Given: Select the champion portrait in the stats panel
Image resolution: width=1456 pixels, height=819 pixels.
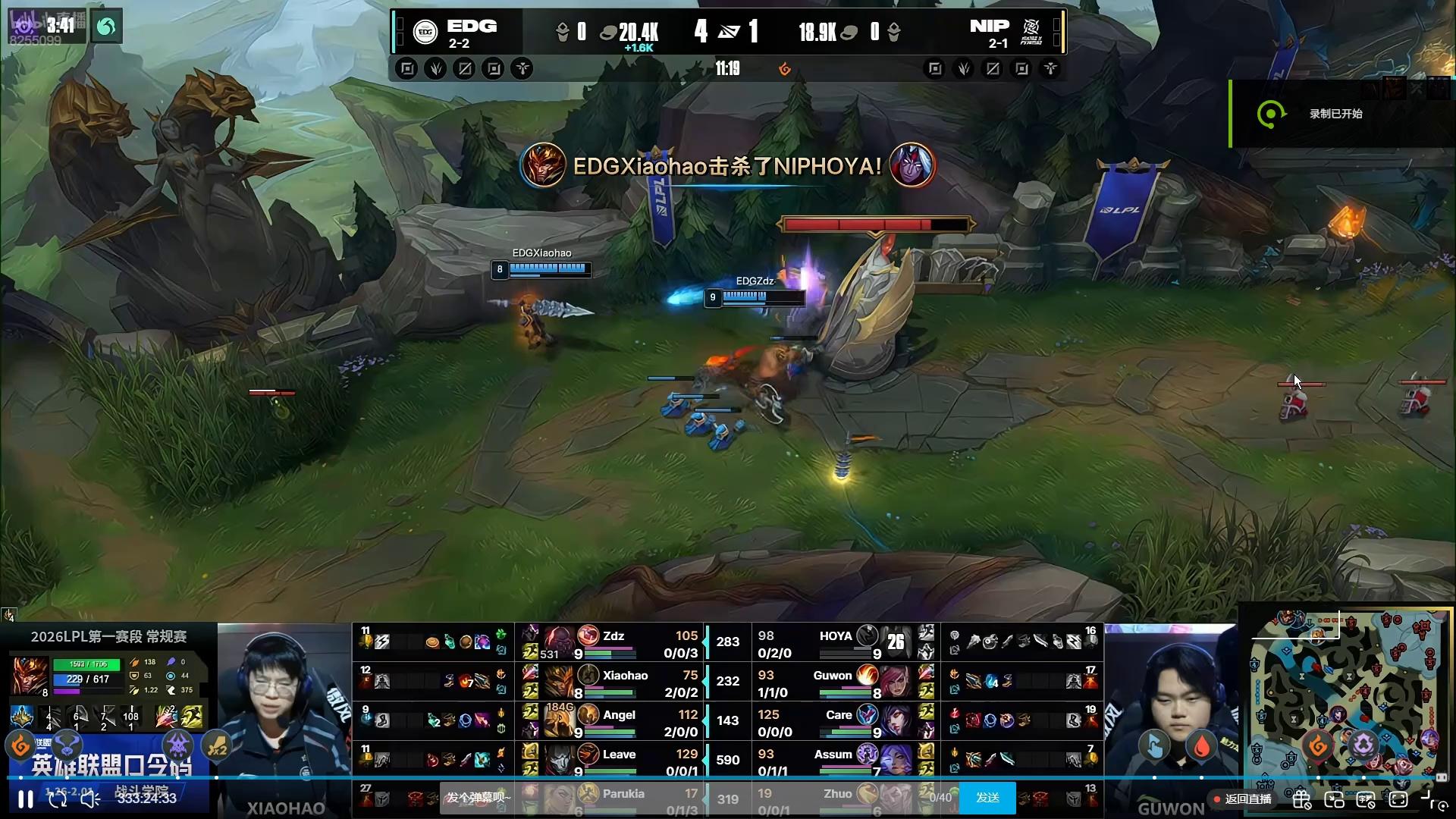Looking at the screenshot, I should tap(30, 675).
